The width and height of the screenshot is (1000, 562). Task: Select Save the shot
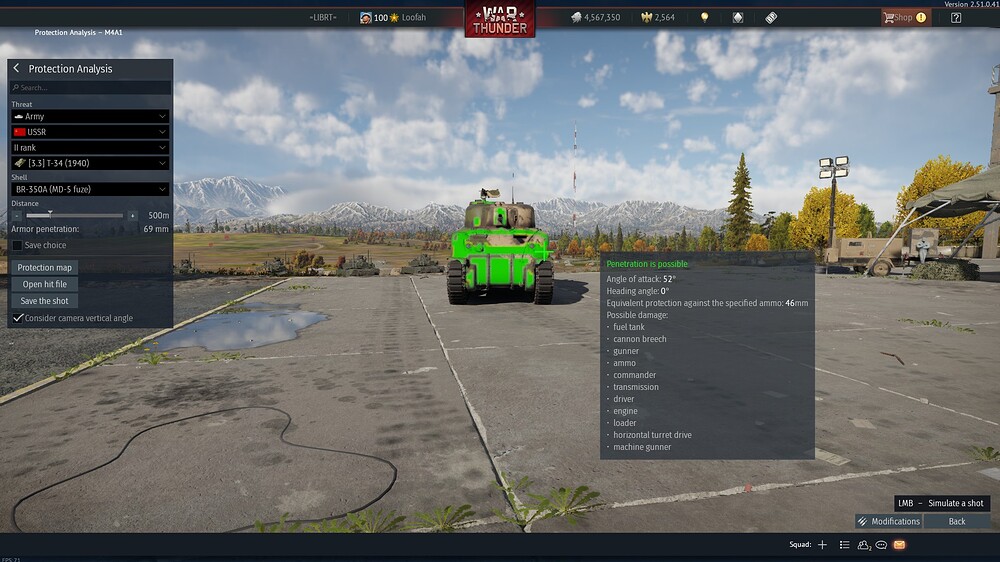click(45, 301)
